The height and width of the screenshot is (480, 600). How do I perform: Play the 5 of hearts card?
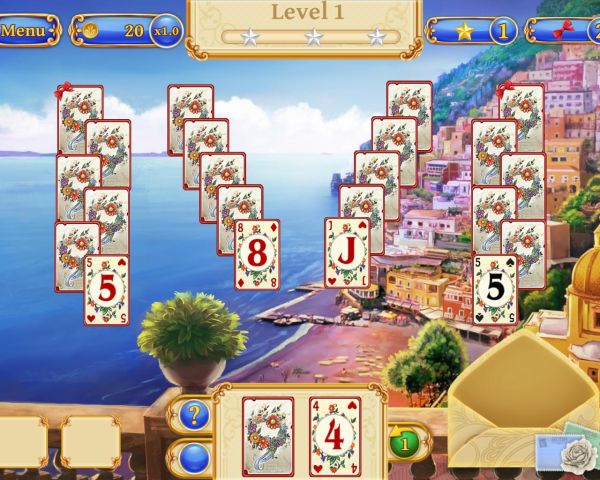tap(106, 290)
